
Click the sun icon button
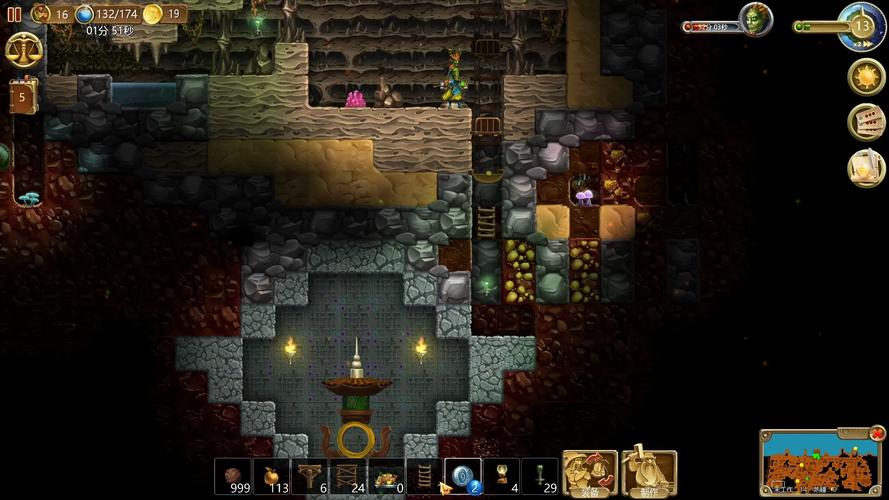click(x=865, y=77)
